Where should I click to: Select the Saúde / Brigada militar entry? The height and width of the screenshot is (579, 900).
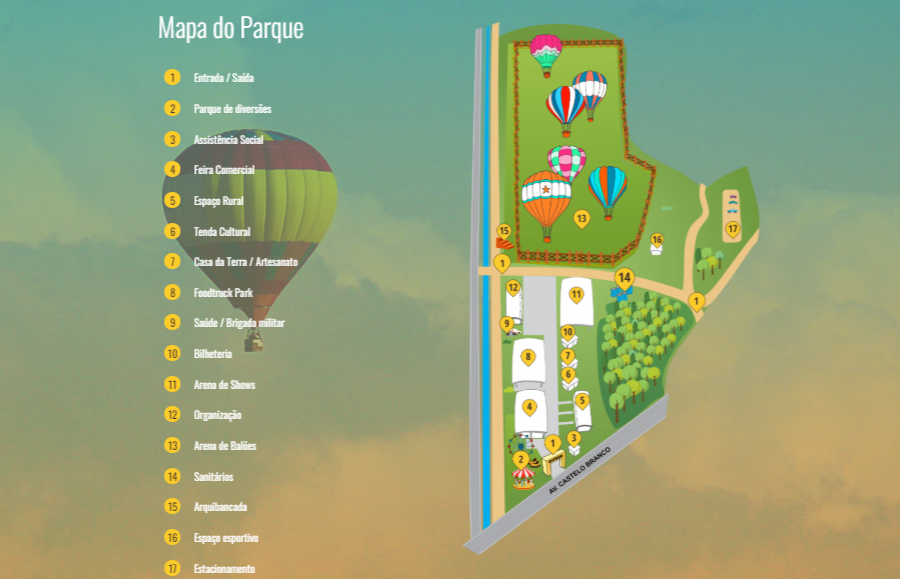pos(239,323)
